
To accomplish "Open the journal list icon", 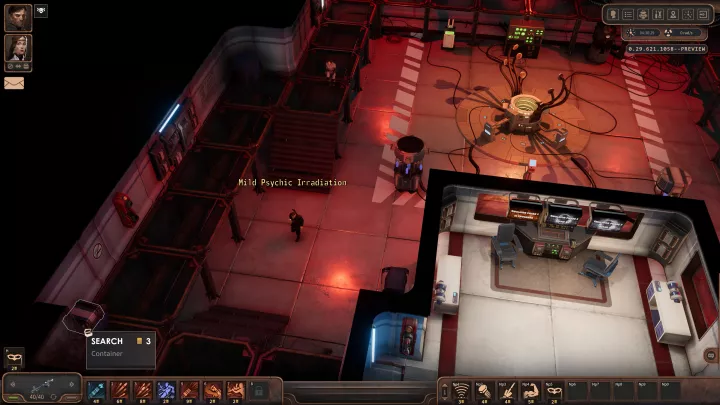I will 627,15.
